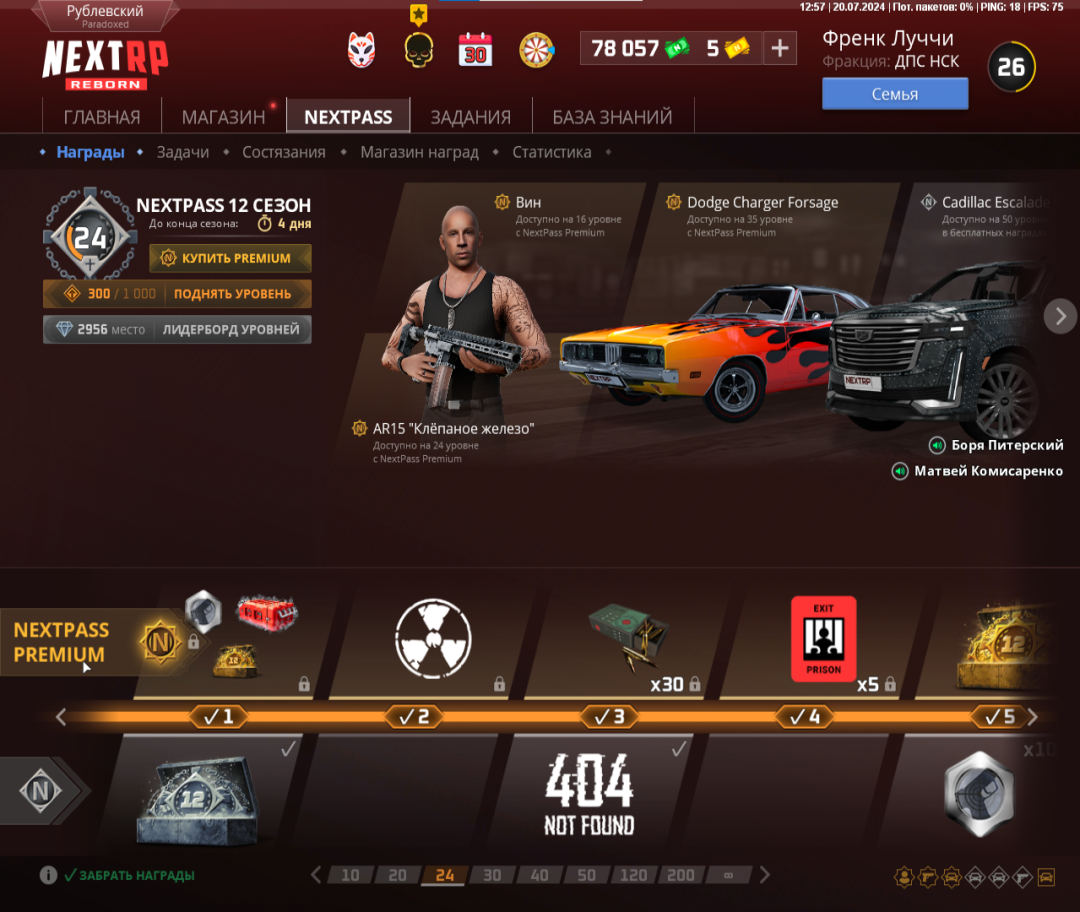The image size is (1080, 912).
Task: Open the fox mask icon
Action: pyautogui.click(x=361, y=49)
